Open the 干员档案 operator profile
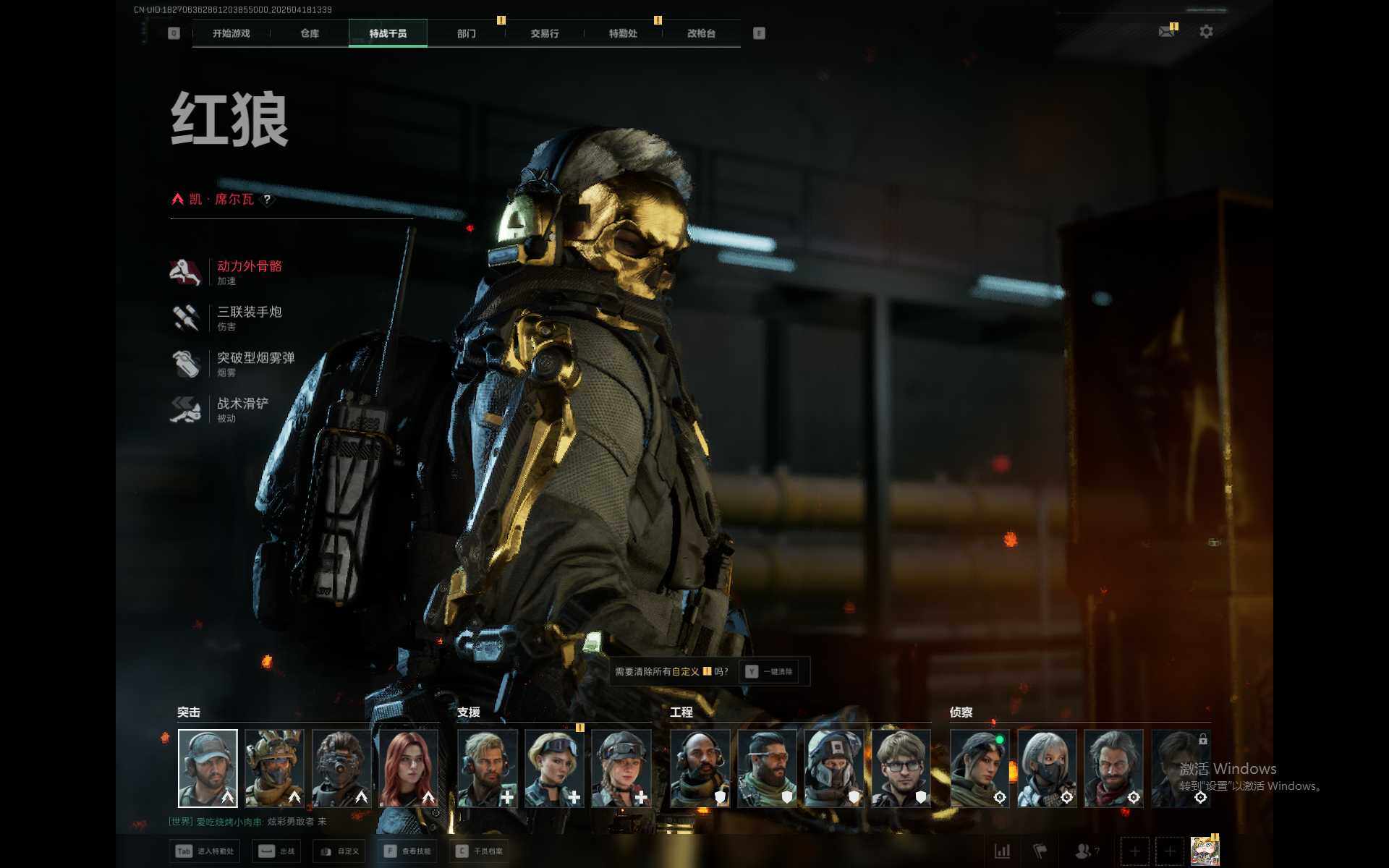 [480, 851]
